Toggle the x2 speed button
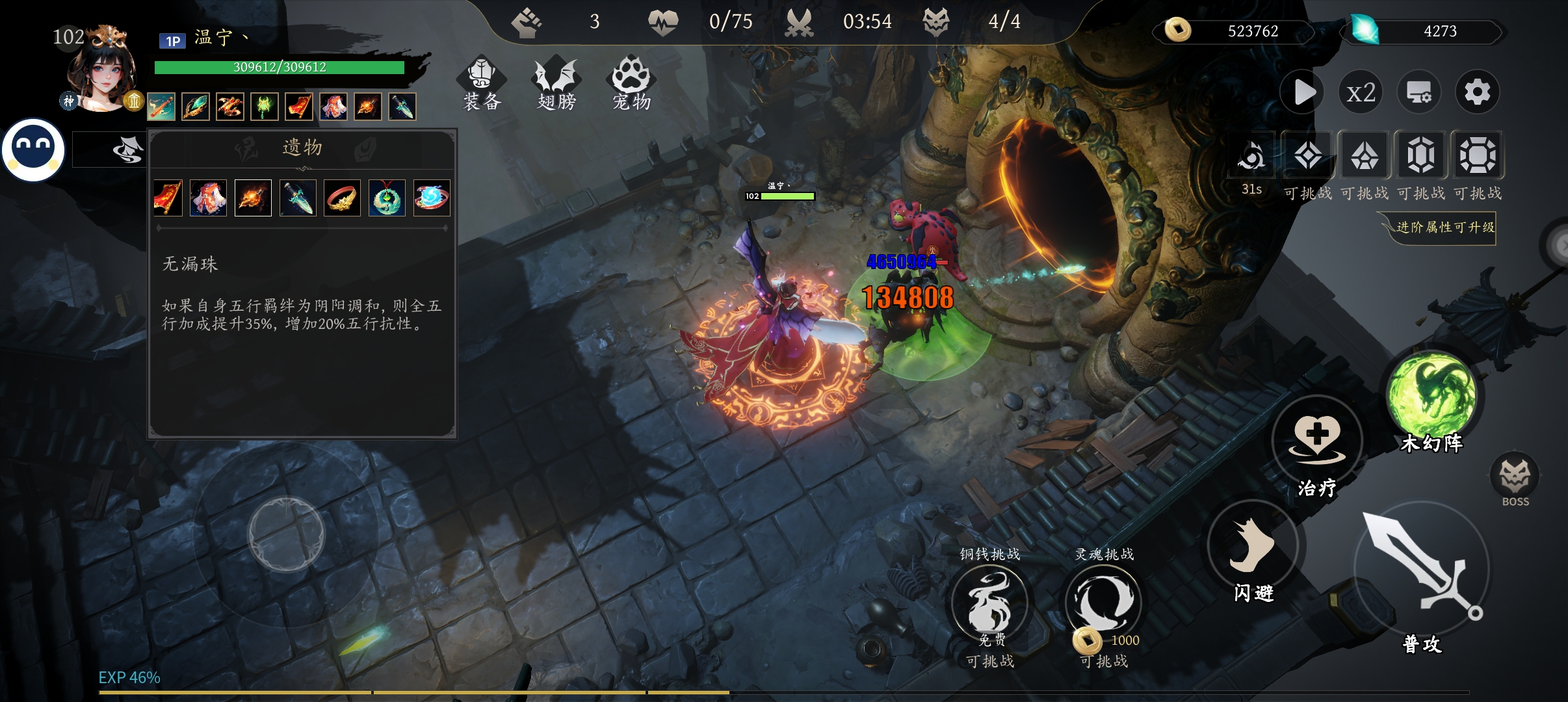The height and width of the screenshot is (702, 1568). (x=1361, y=92)
